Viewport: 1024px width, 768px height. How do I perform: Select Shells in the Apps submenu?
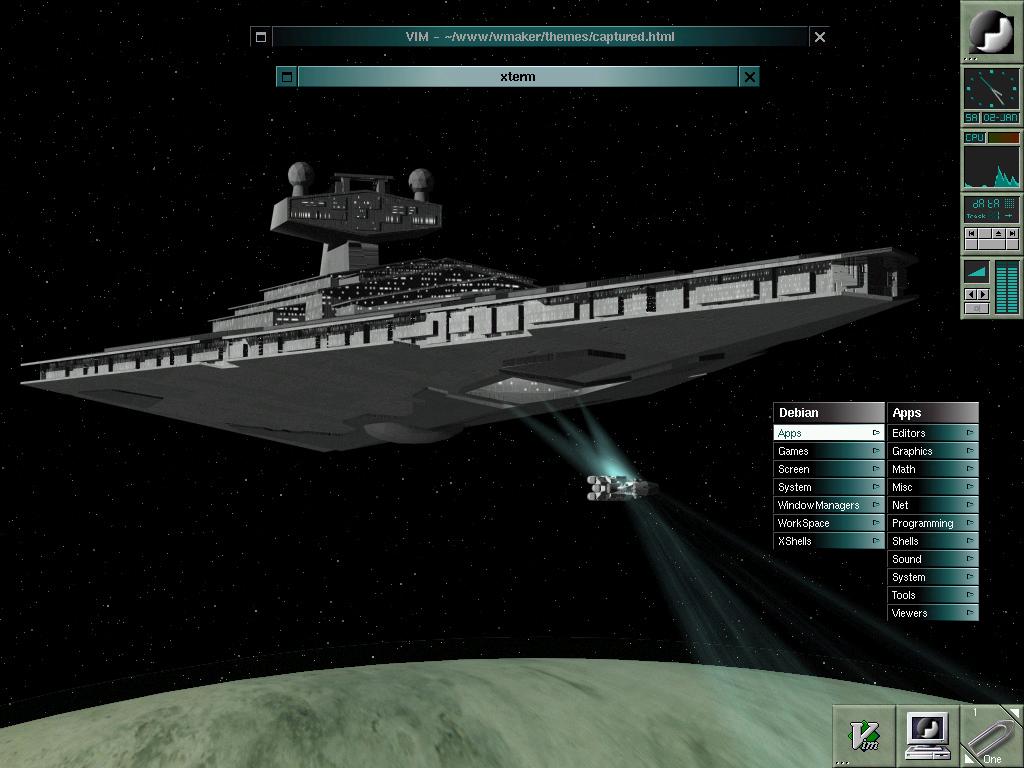[932, 541]
